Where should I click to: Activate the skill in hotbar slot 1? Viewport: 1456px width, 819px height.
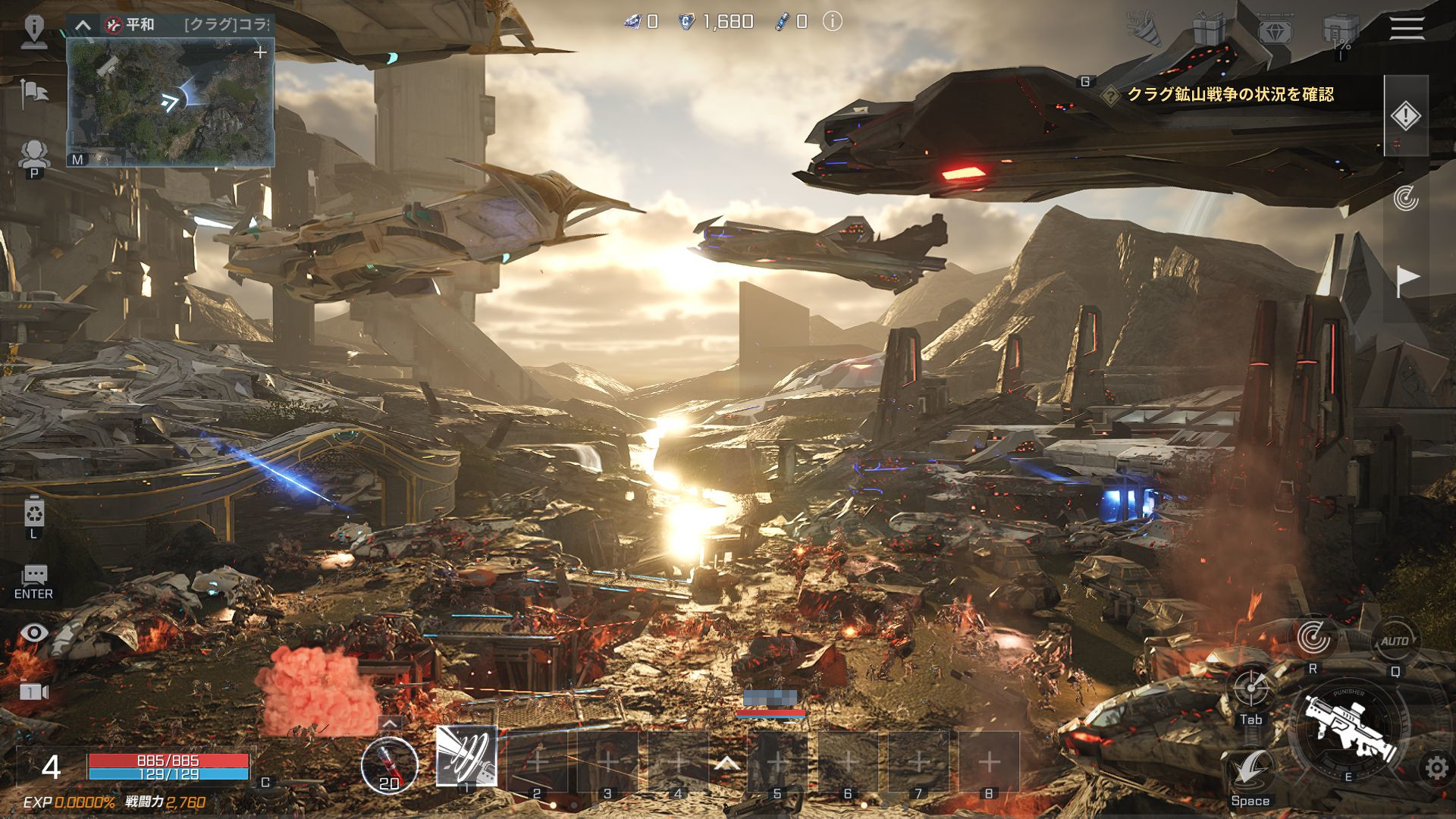(x=466, y=756)
